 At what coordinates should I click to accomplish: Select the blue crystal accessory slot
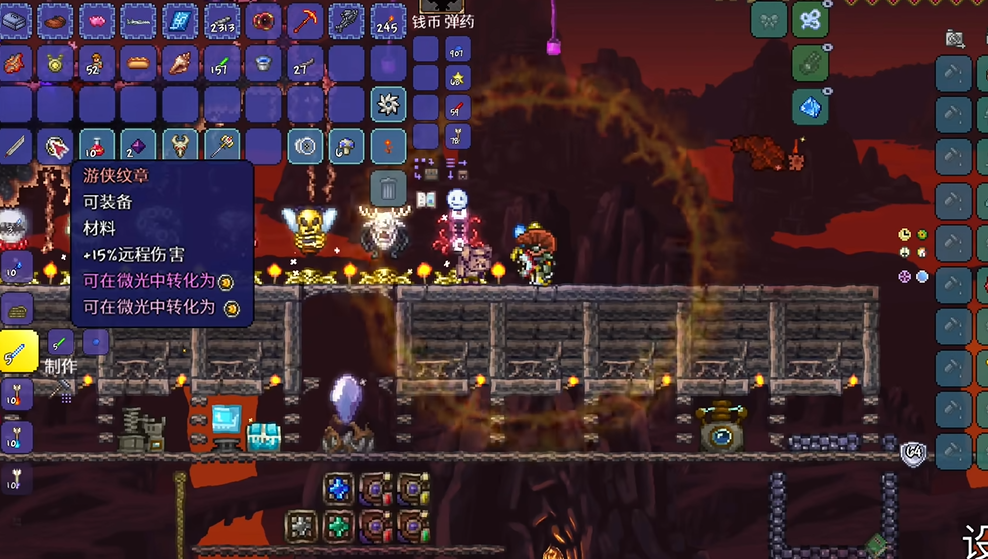810,105
